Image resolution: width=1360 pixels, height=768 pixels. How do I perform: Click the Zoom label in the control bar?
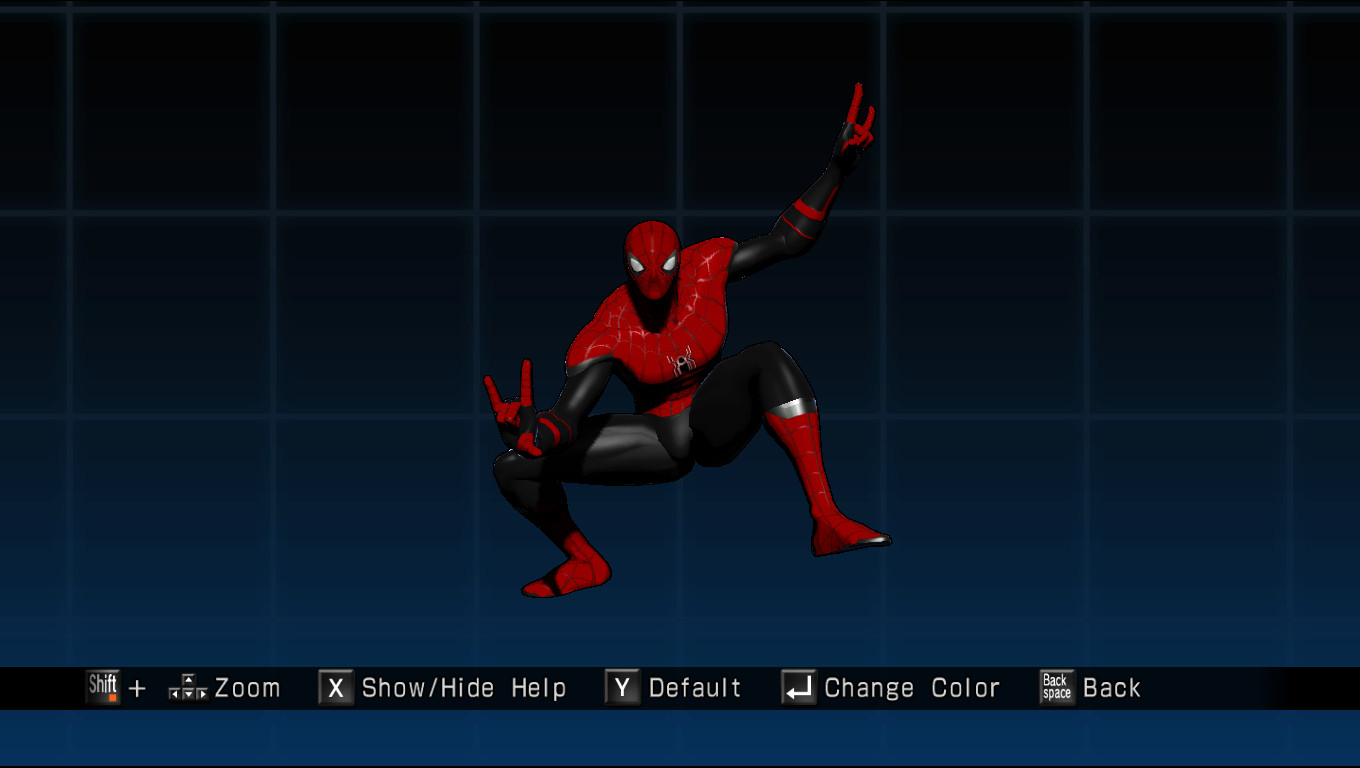click(x=248, y=687)
